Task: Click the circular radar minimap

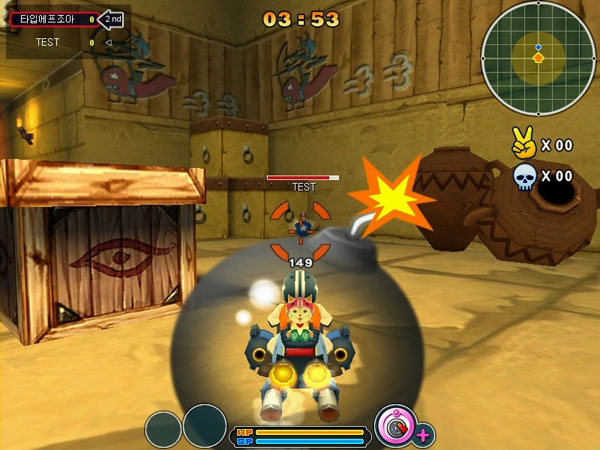Action: [538, 57]
